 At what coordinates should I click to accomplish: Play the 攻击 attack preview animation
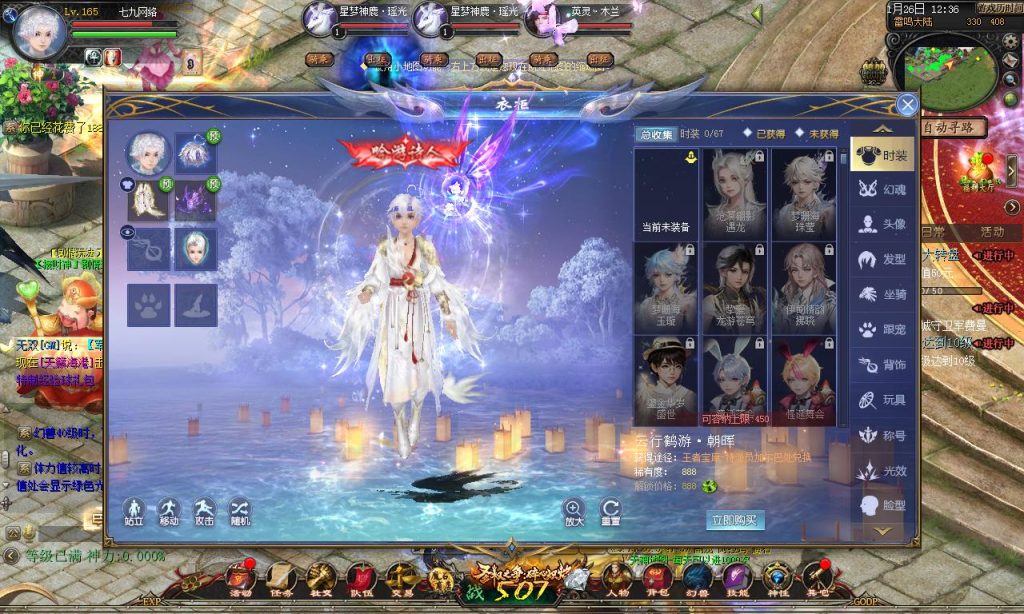(x=204, y=510)
